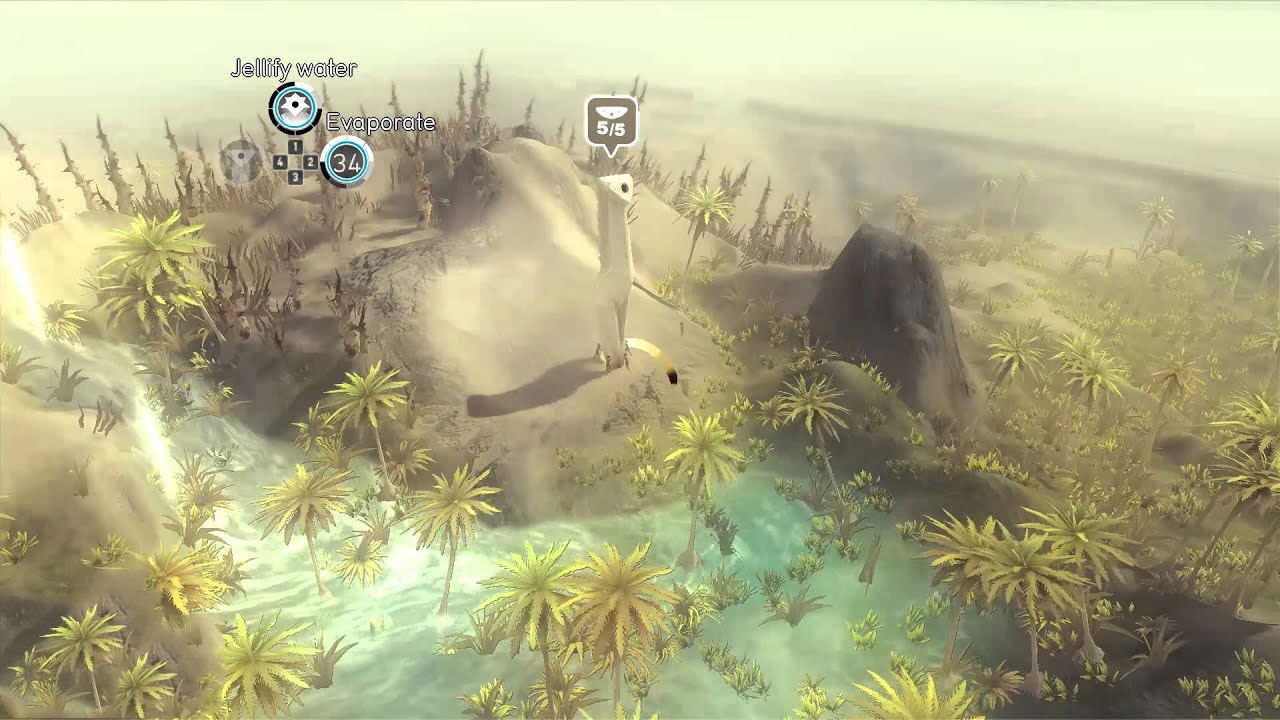The width and height of the screenshot is (1280, 720).
Task: Click the 5/5 totem marker
Action: 610,123
